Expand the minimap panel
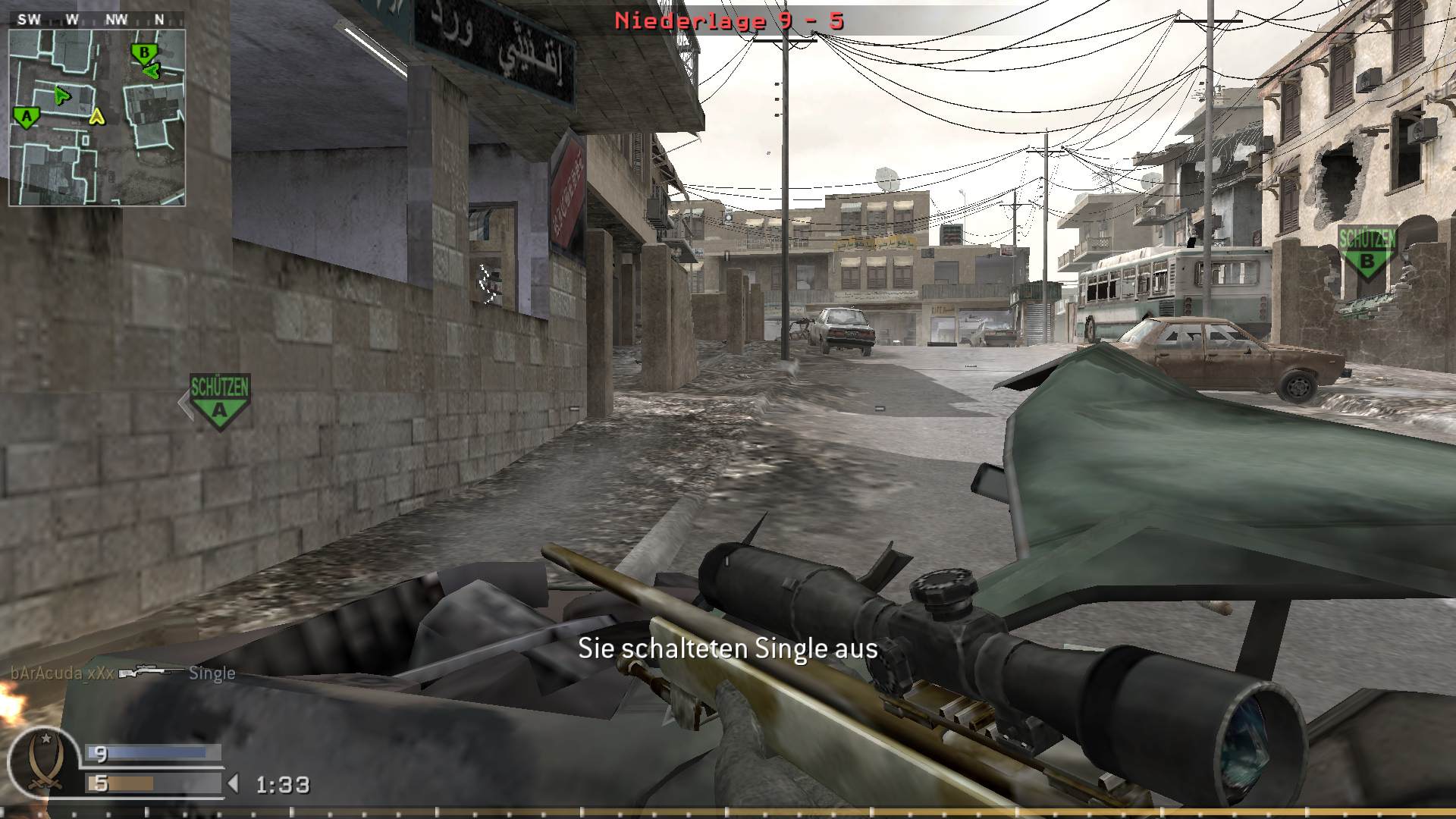 pyautogui.click(x=96, y=110)
